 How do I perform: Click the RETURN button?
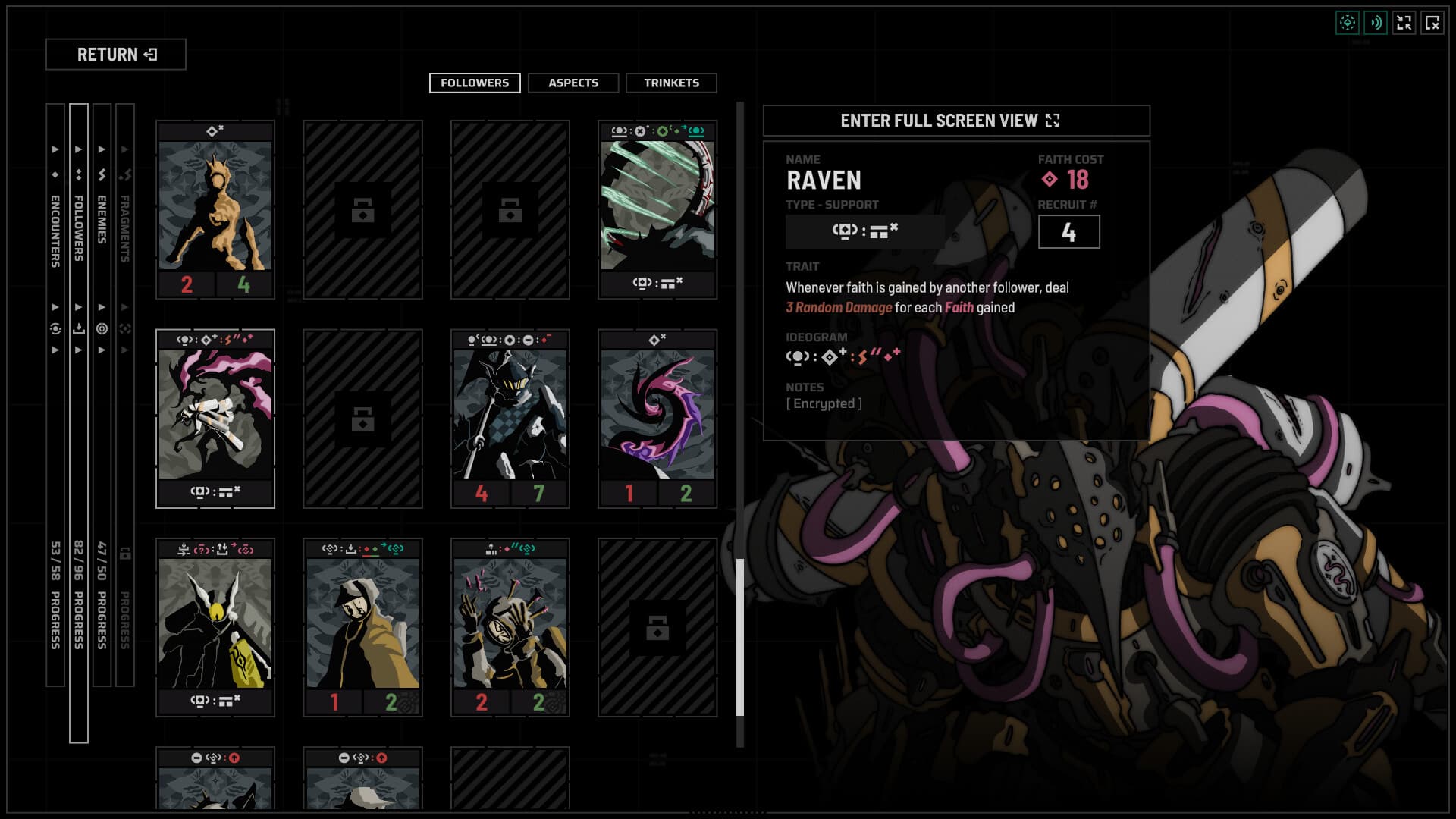point(117,55)
